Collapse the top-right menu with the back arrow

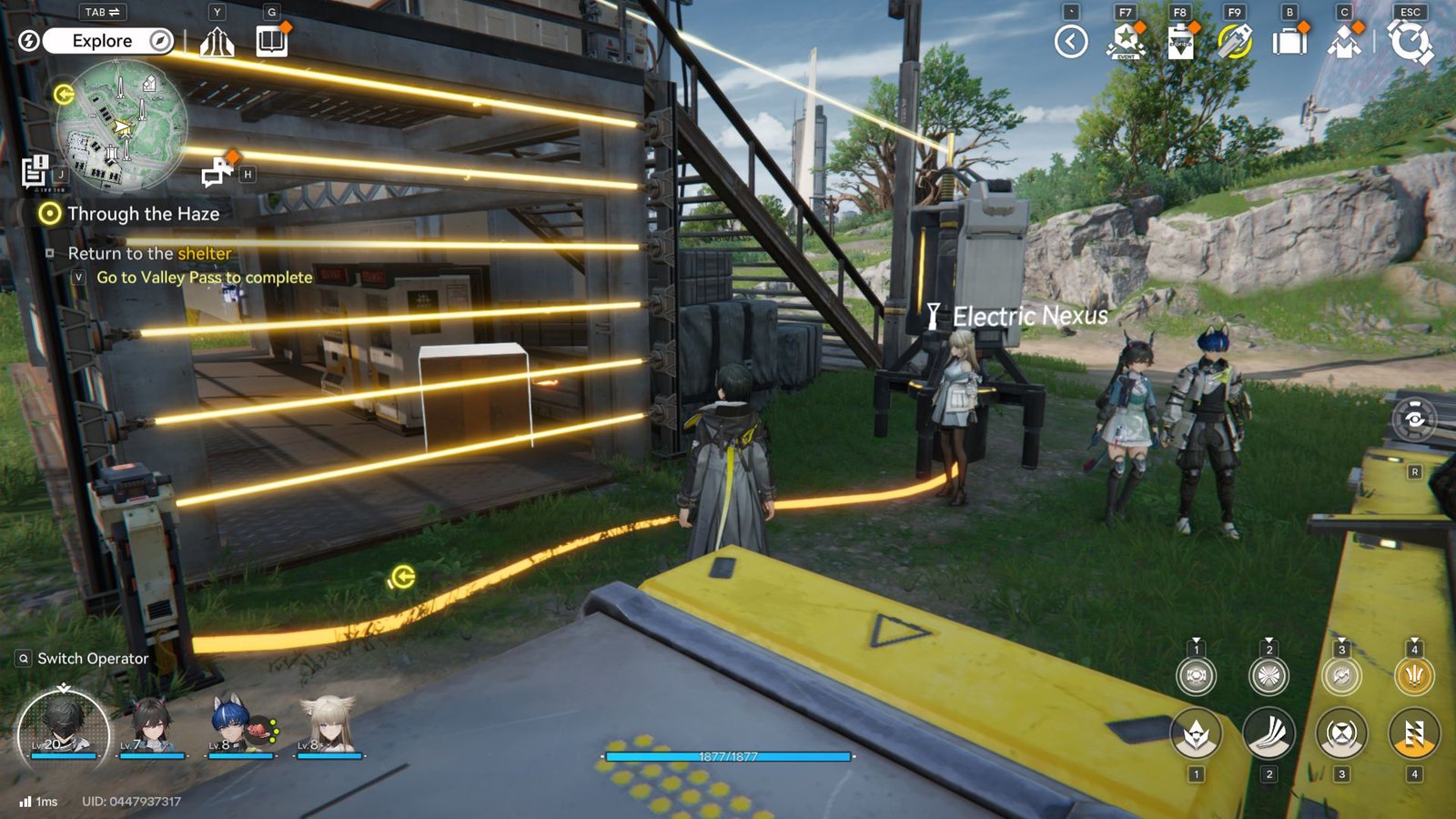pos(1071,41)
